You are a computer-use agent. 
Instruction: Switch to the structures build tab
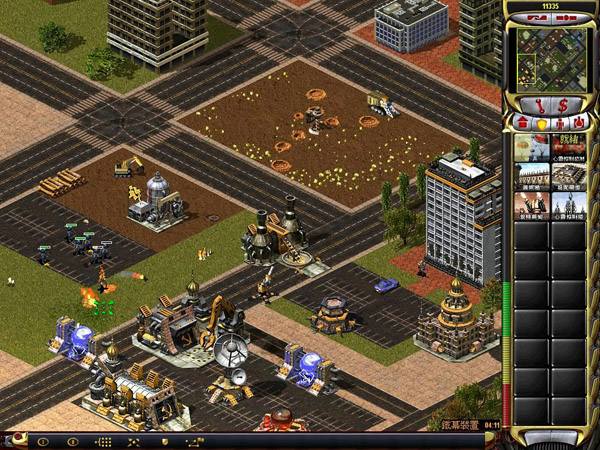[x=522, y=122]
